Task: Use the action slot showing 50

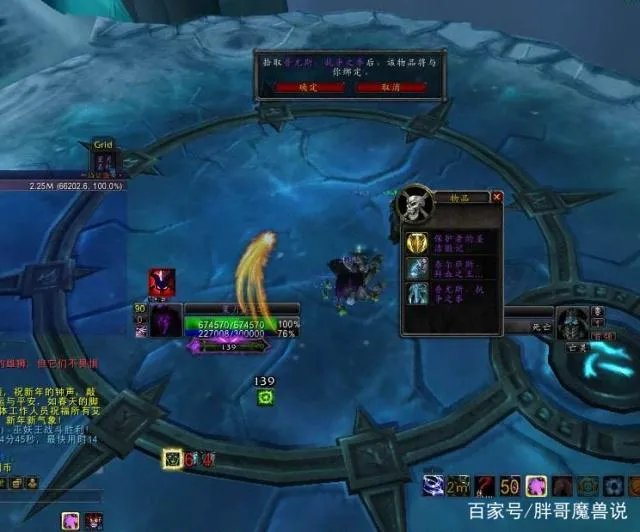Action: (510, 486)
